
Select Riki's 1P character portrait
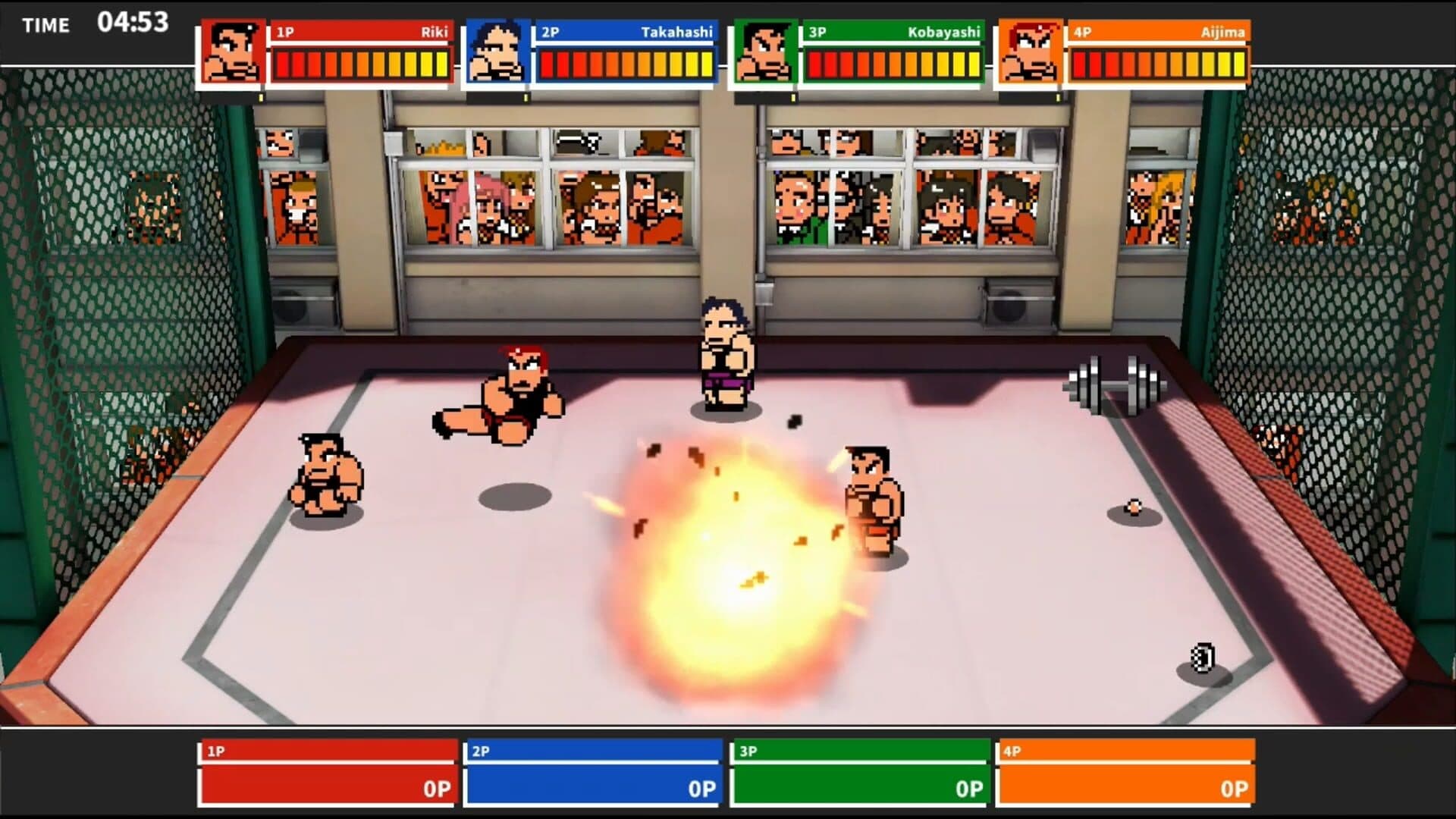coord(233,52)
